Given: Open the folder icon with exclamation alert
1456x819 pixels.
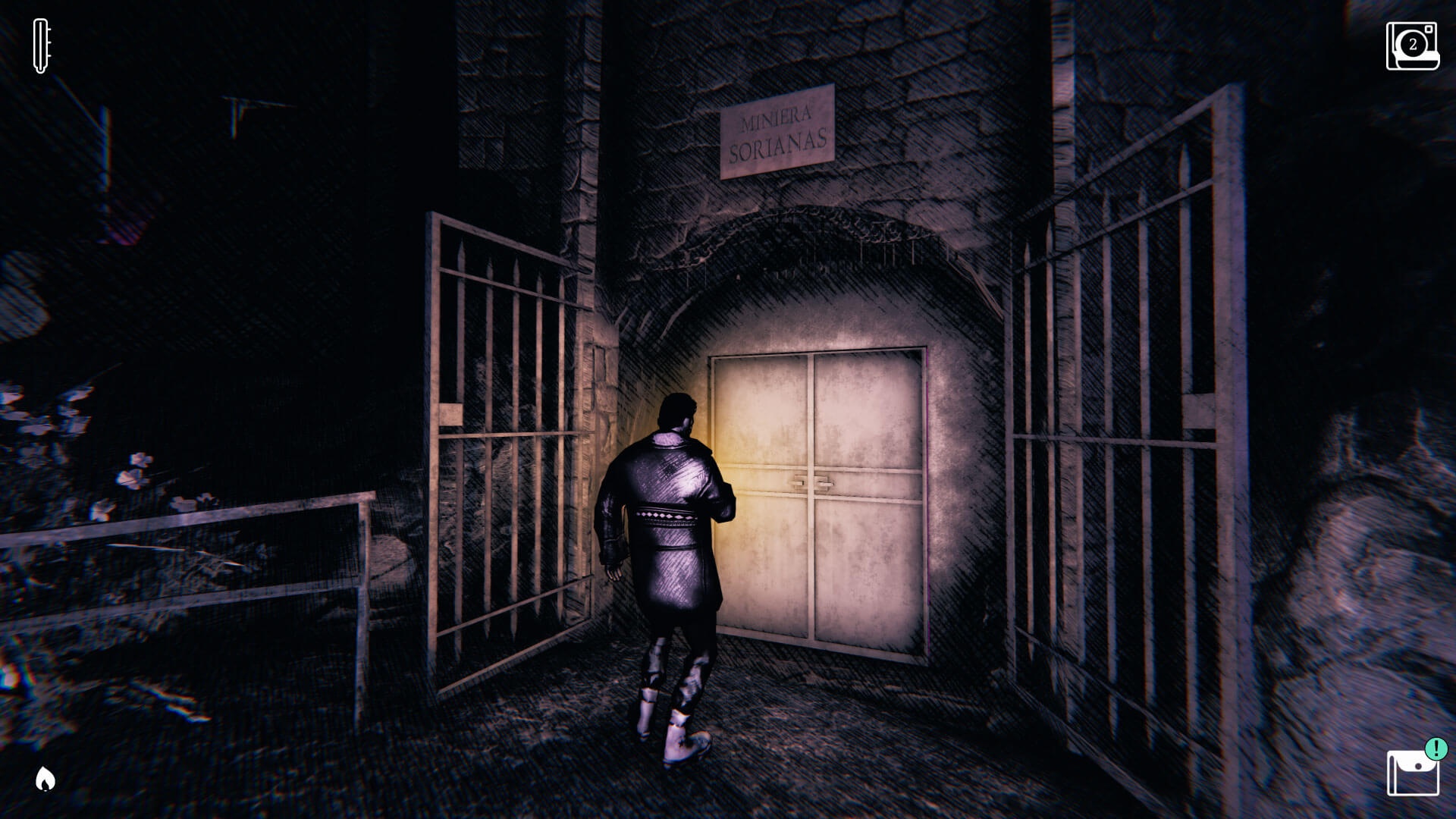Looking at the screenshot, I should pos(1413,773).
